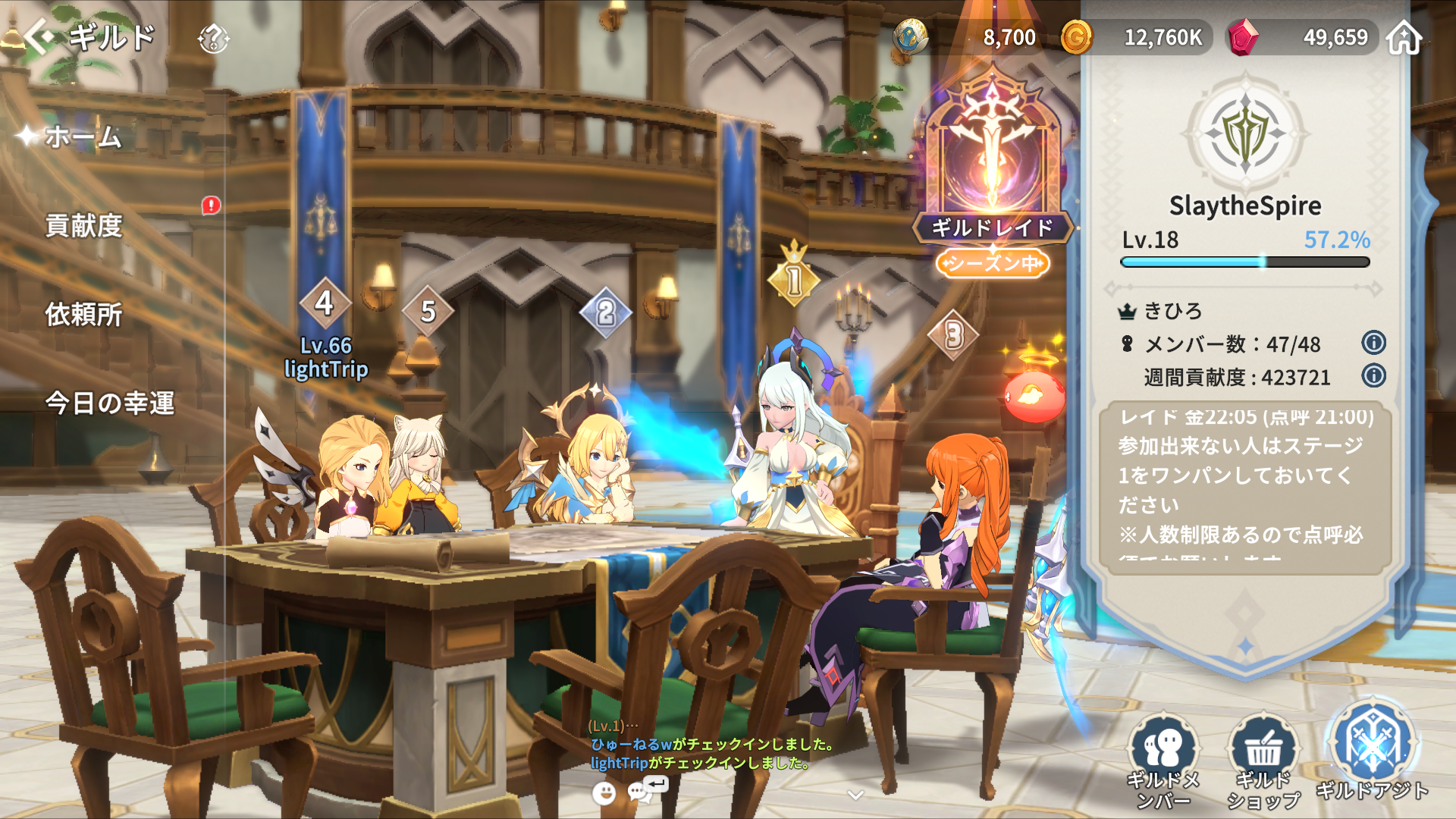This screenshot has width=1456, height=819.
Task: Select the SlaytheSpire guild emblem
Action: pyautogui.click(x=1245, y=134)
